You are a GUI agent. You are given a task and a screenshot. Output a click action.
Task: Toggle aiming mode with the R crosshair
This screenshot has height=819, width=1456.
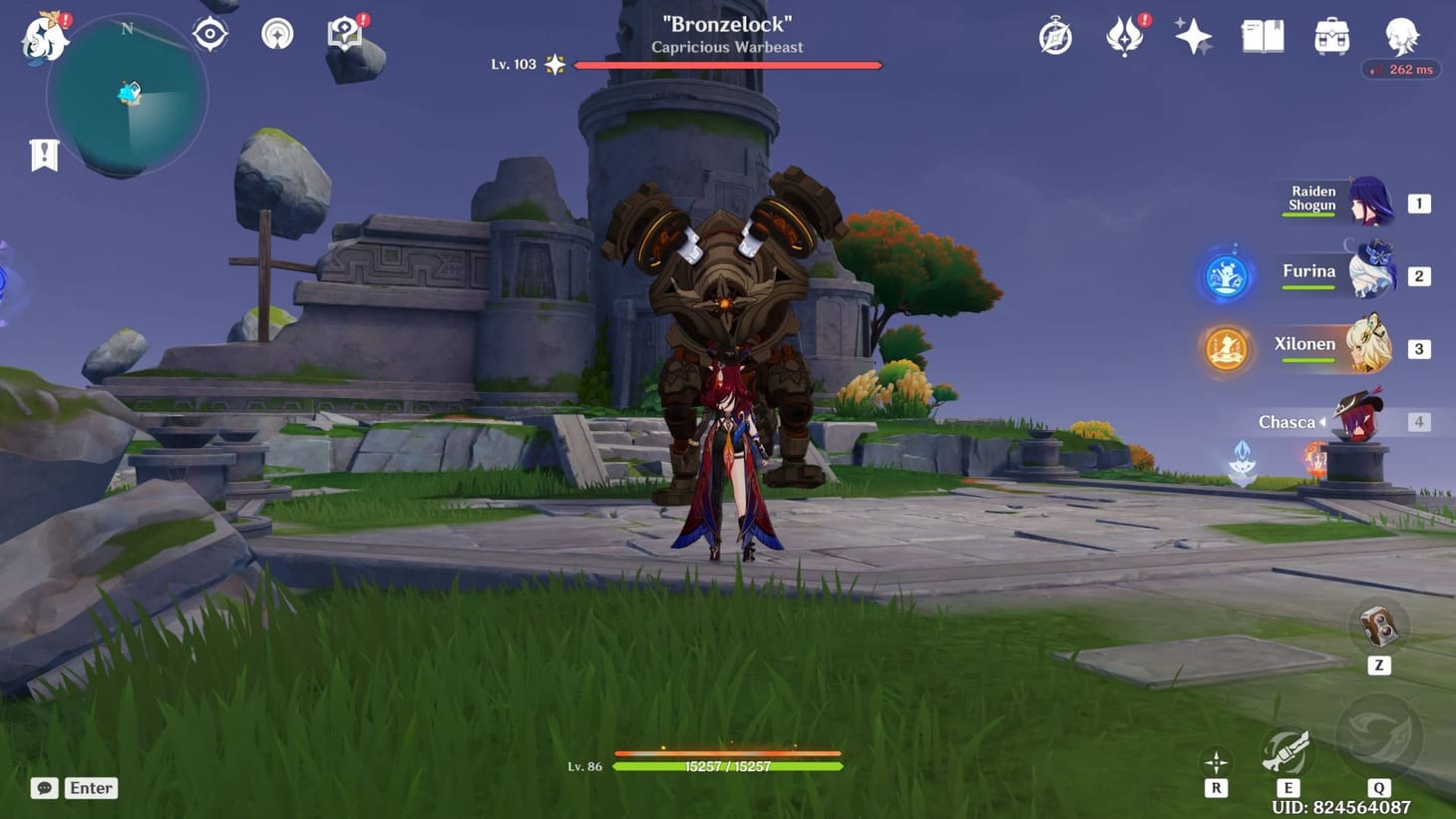1217,760
